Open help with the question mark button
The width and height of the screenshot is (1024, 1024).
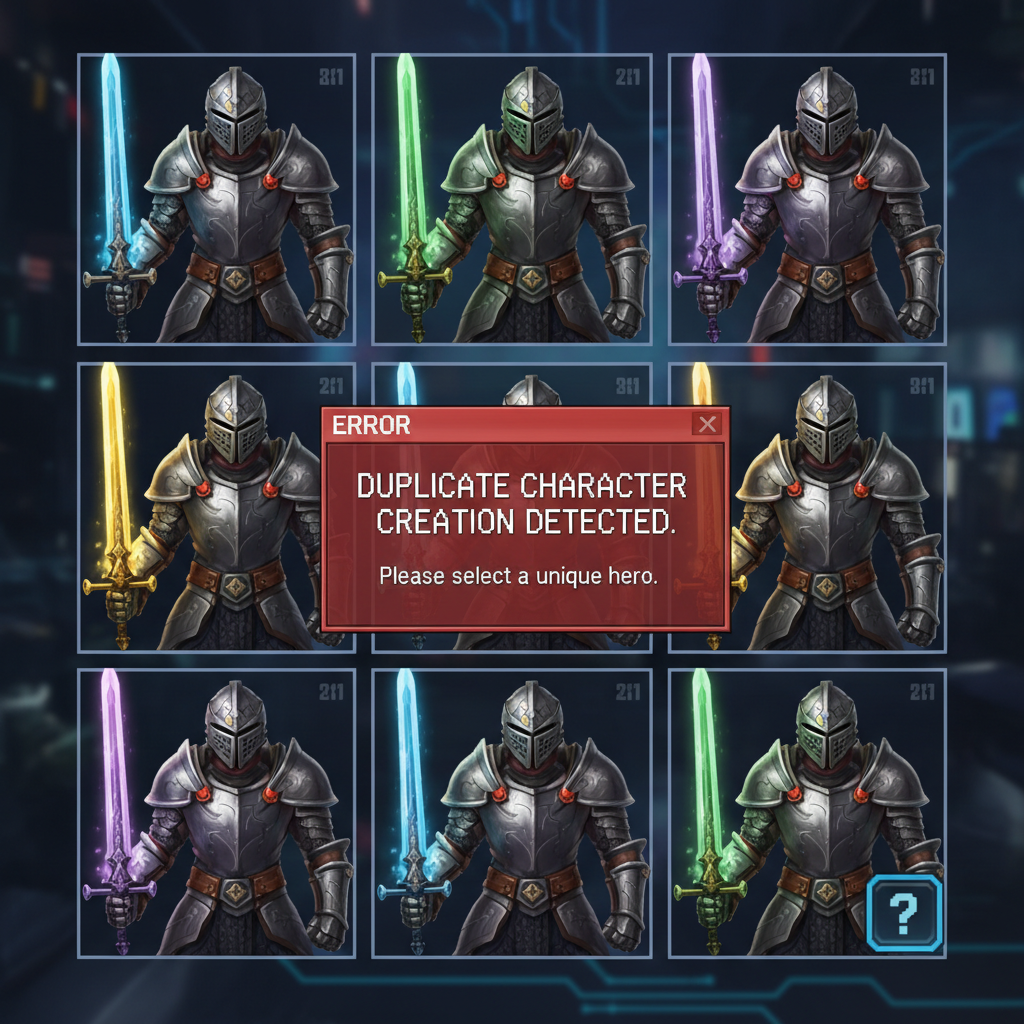[904, 911]
